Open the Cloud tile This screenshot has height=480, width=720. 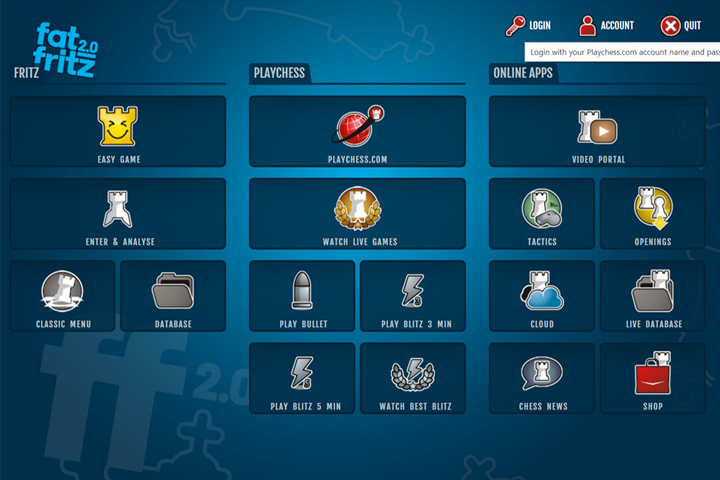tap(541, 296)
